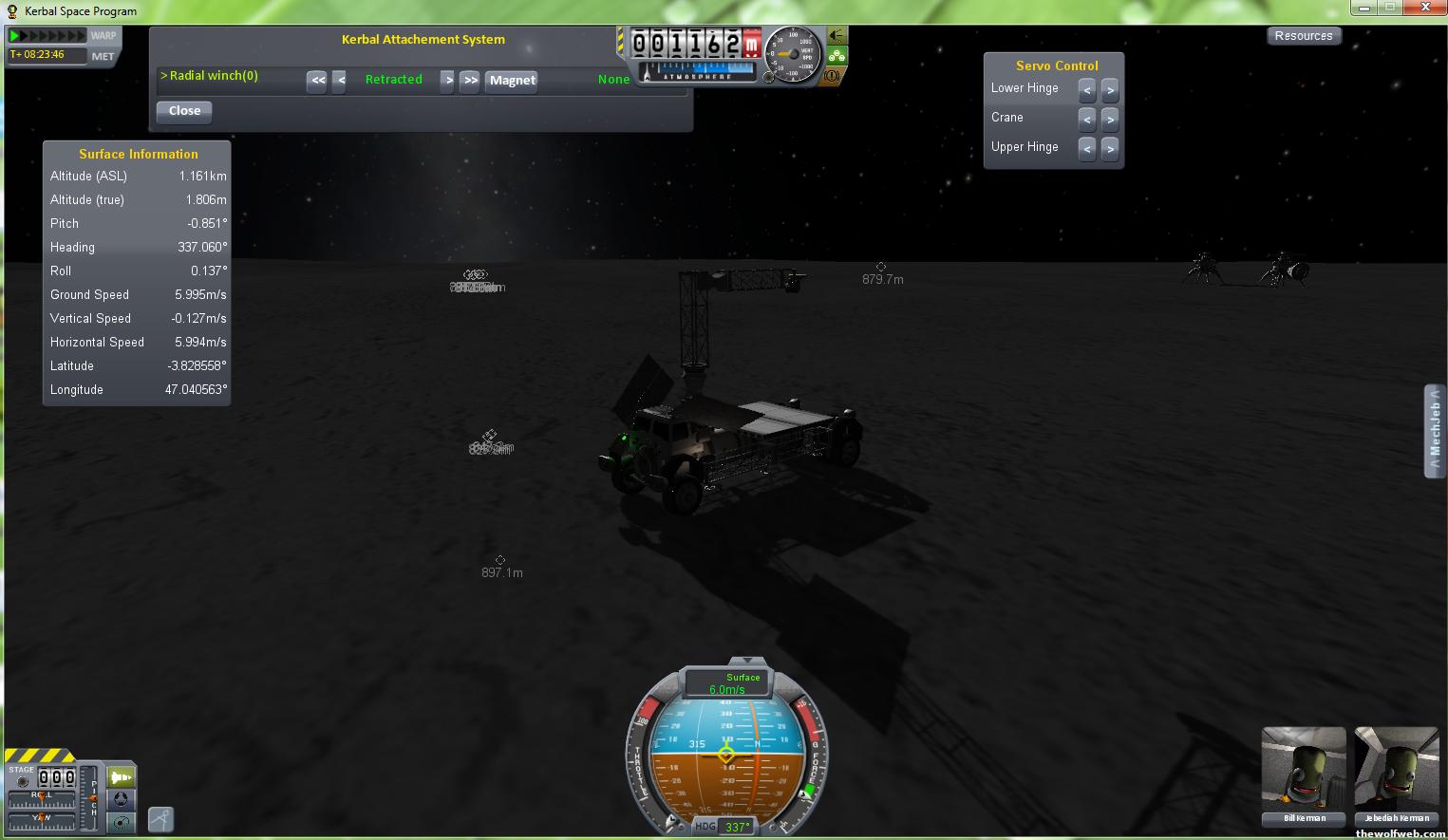Click the winch fast retract double-left arrow

tap(317, 81)
